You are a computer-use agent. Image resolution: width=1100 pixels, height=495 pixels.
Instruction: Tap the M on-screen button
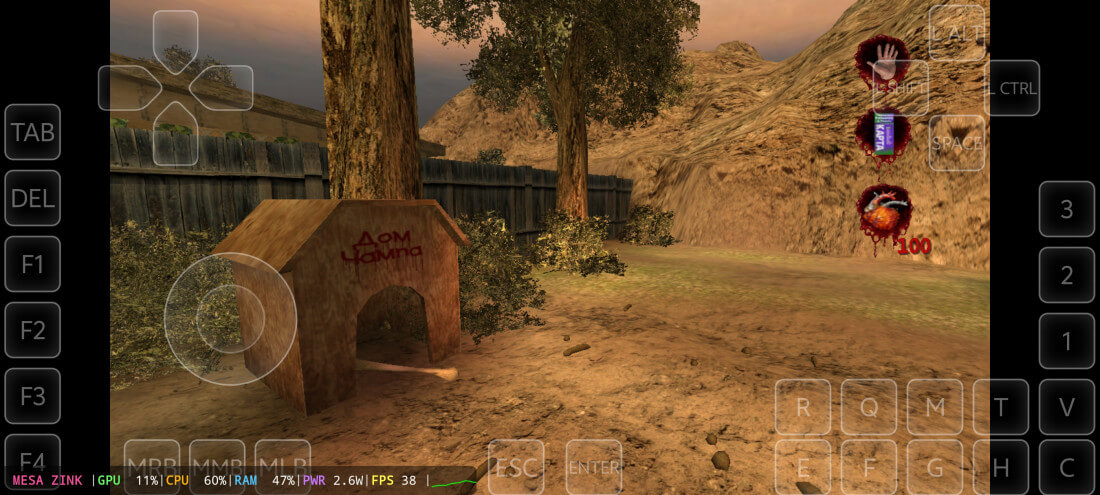(x=935, y=407)
